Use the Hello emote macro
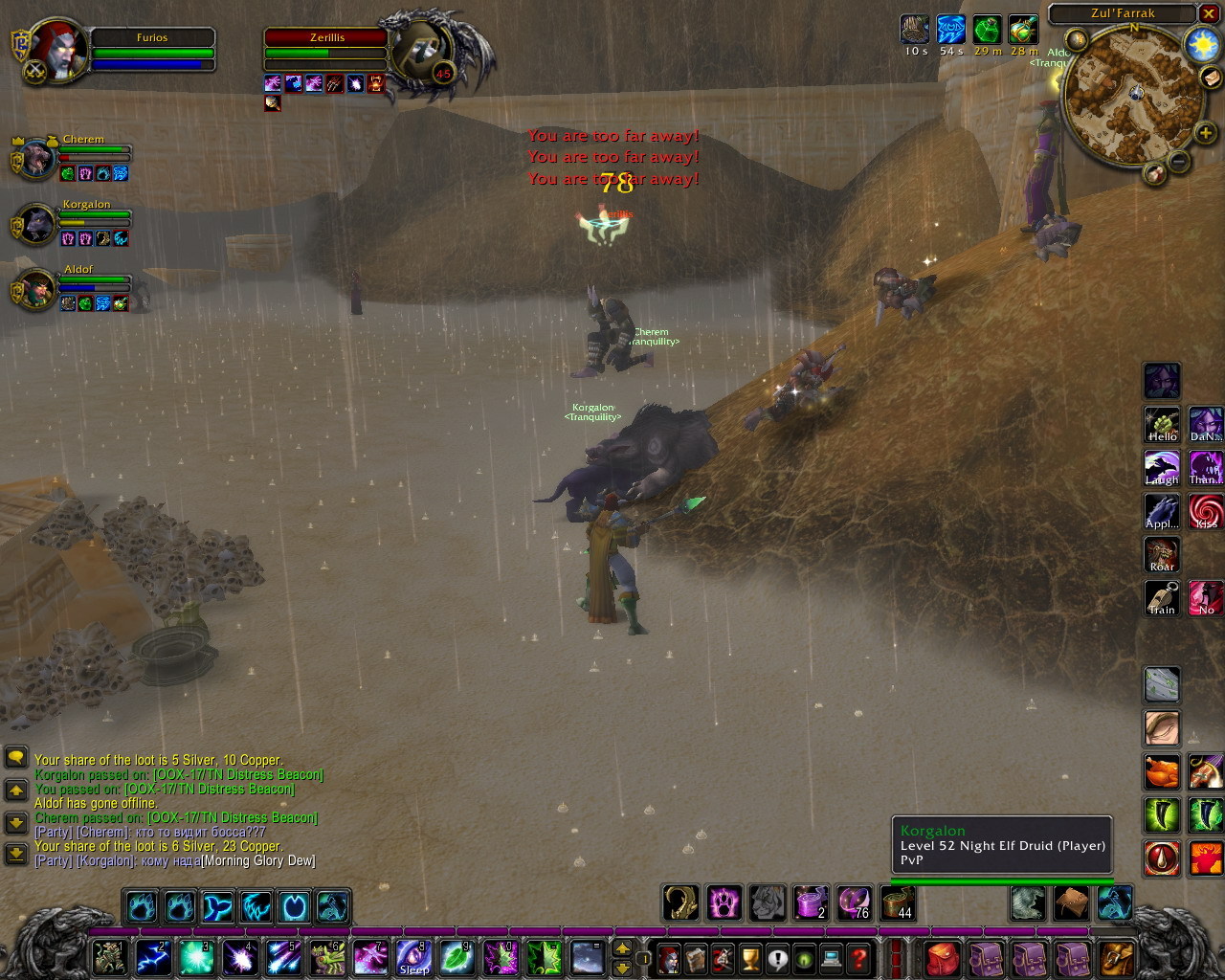The width and height of the screenshot is (1225, 980). (x=1162, y=425)
